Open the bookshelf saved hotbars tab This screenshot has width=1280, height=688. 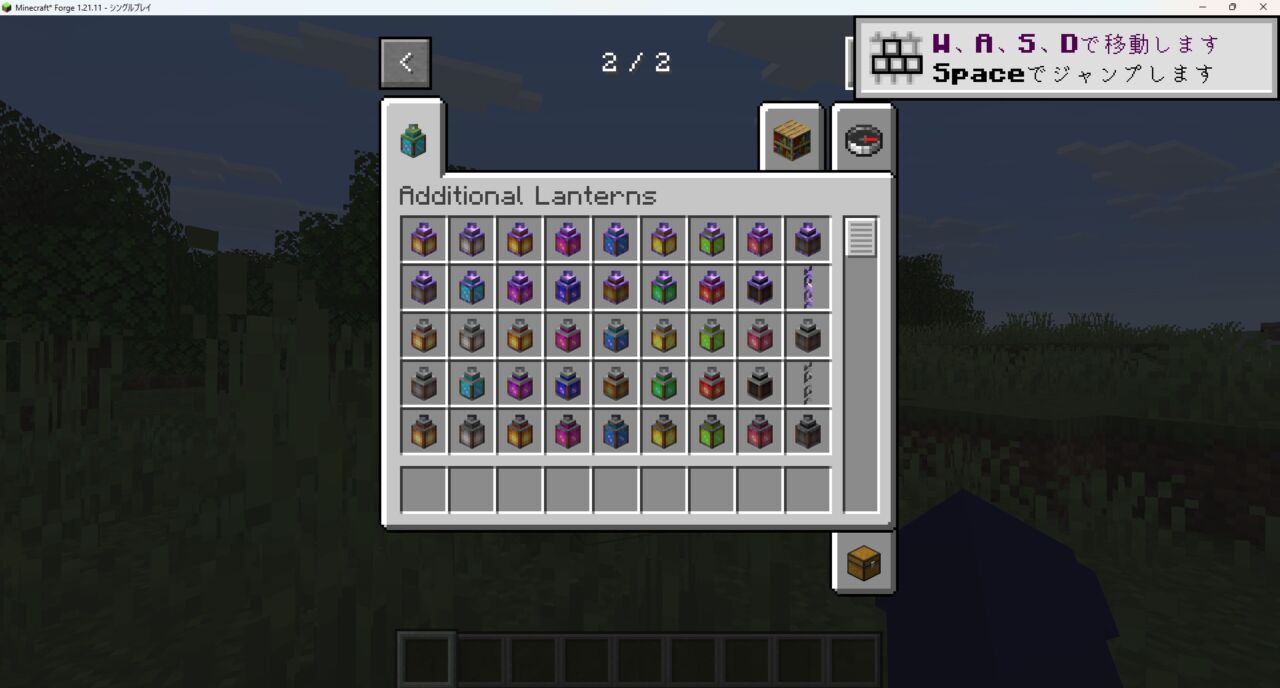[x=791, y=141]
